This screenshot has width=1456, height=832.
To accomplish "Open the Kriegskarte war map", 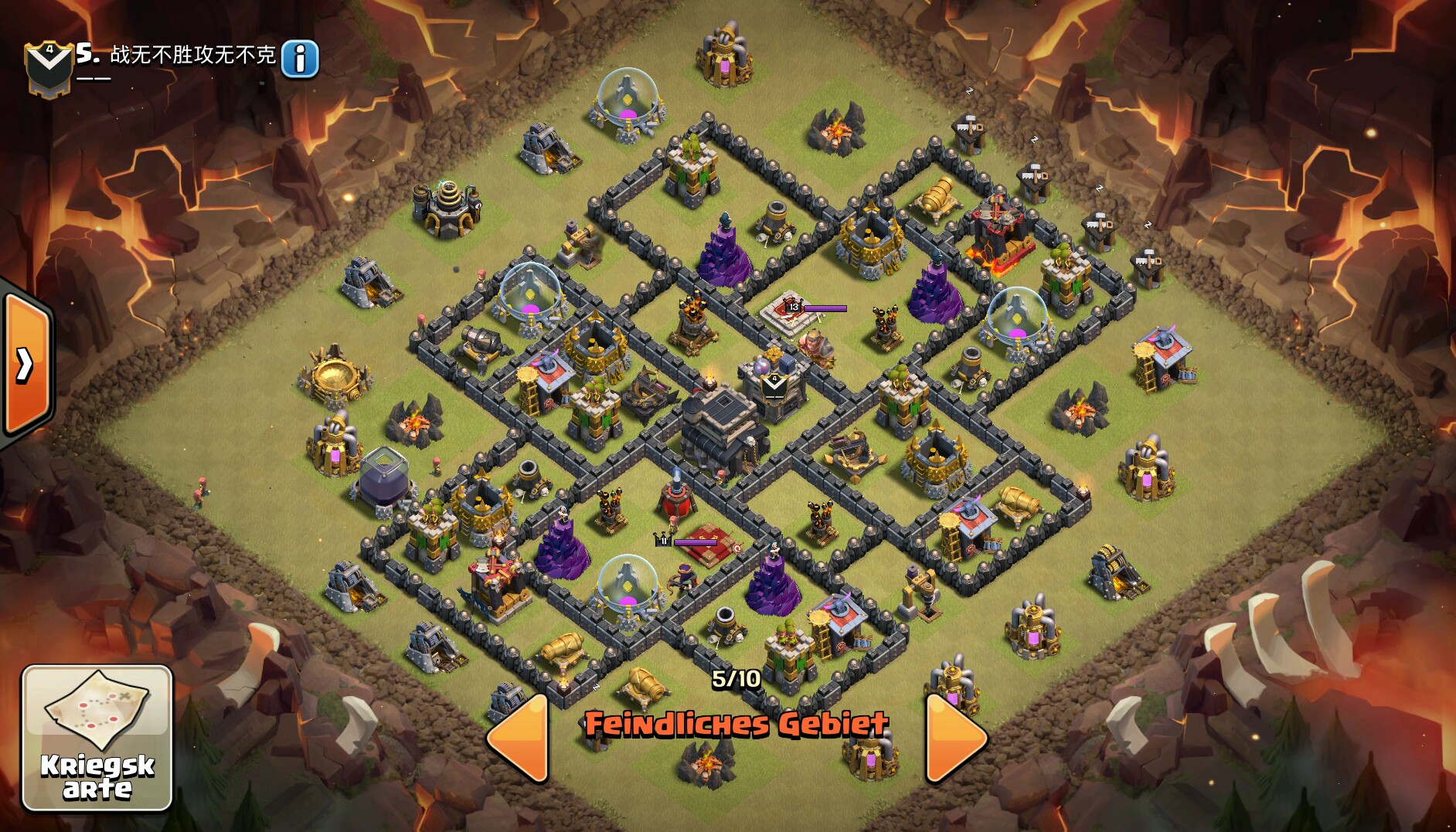I will pyautogui.click(x=97, y=738).
